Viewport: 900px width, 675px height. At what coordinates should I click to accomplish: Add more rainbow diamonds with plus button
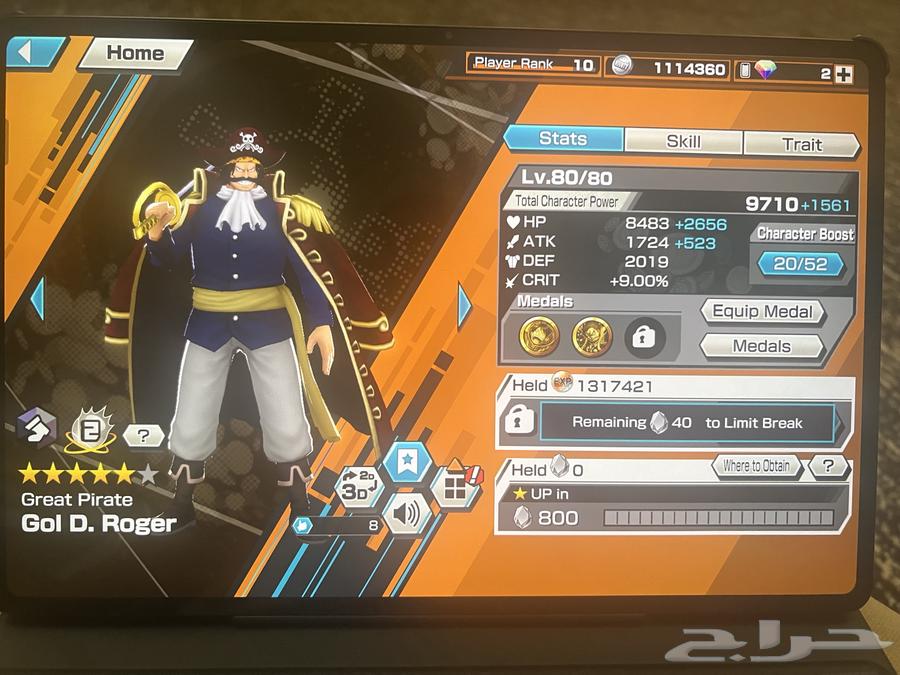[x=843, y=74]
